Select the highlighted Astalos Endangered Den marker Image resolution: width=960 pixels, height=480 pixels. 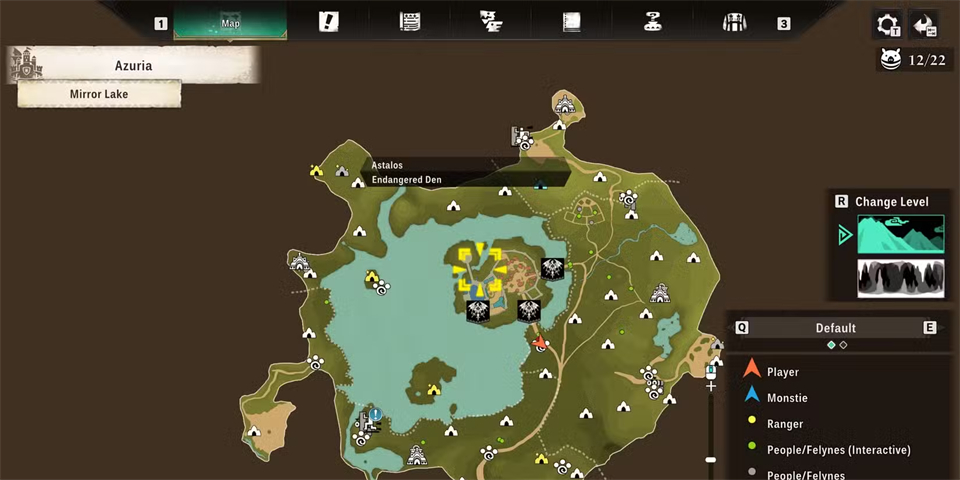coord(479,271)
